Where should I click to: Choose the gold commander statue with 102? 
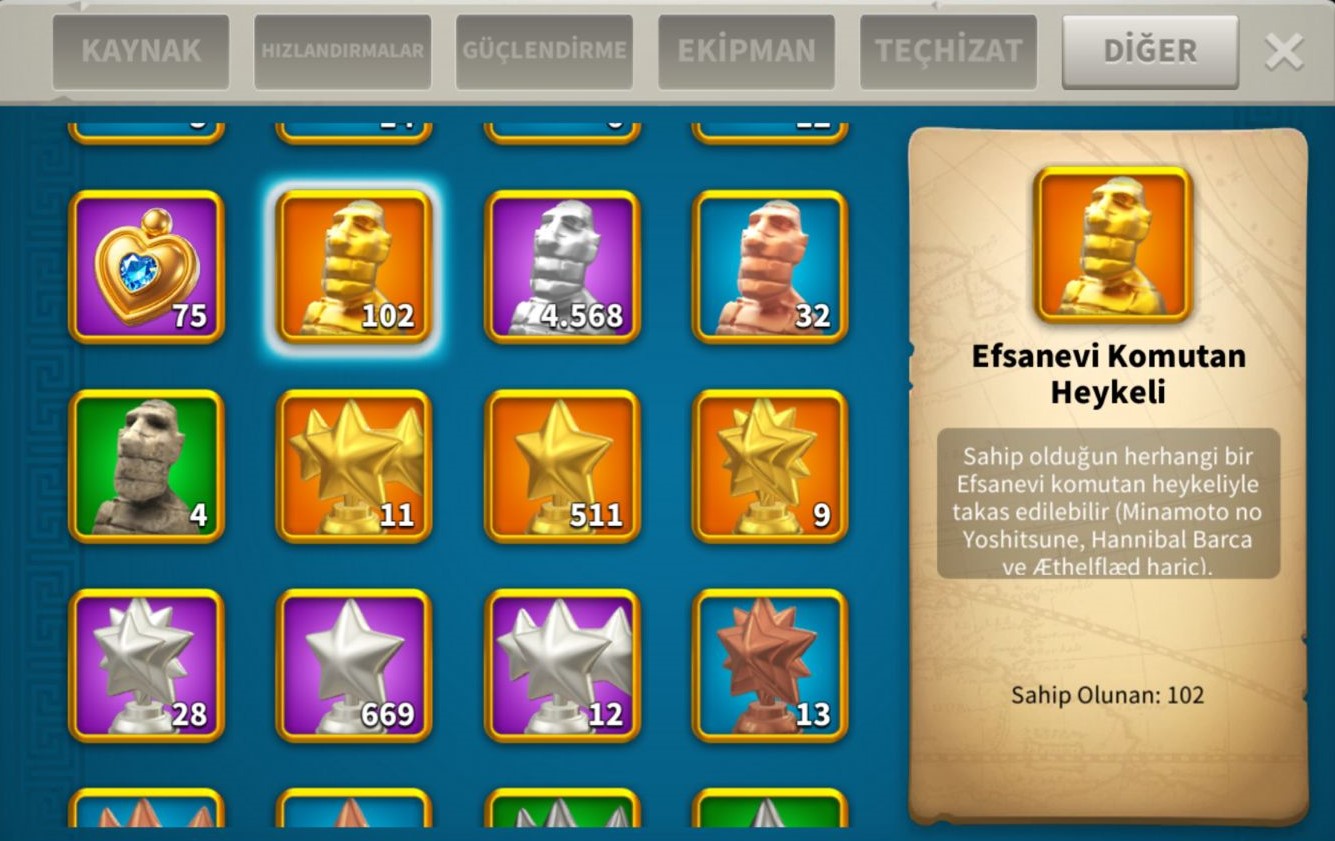(x=354, y=267)
